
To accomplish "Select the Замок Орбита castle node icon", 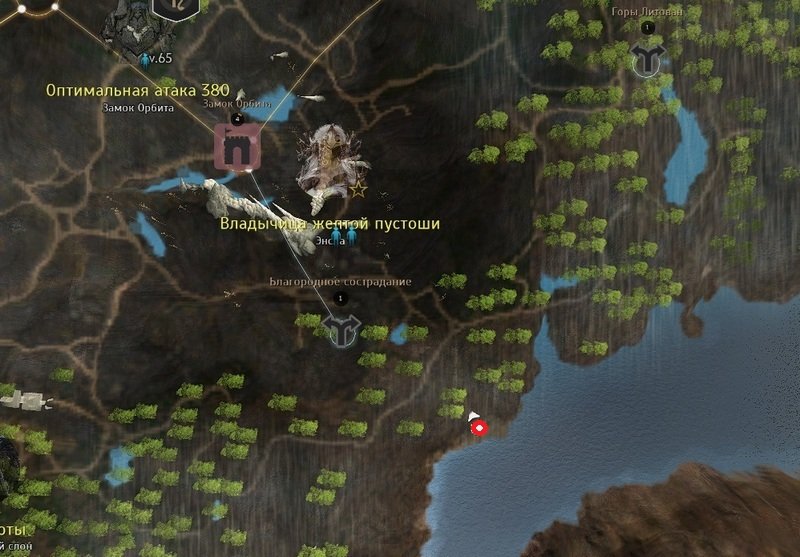I will click(x=238, y=148).
